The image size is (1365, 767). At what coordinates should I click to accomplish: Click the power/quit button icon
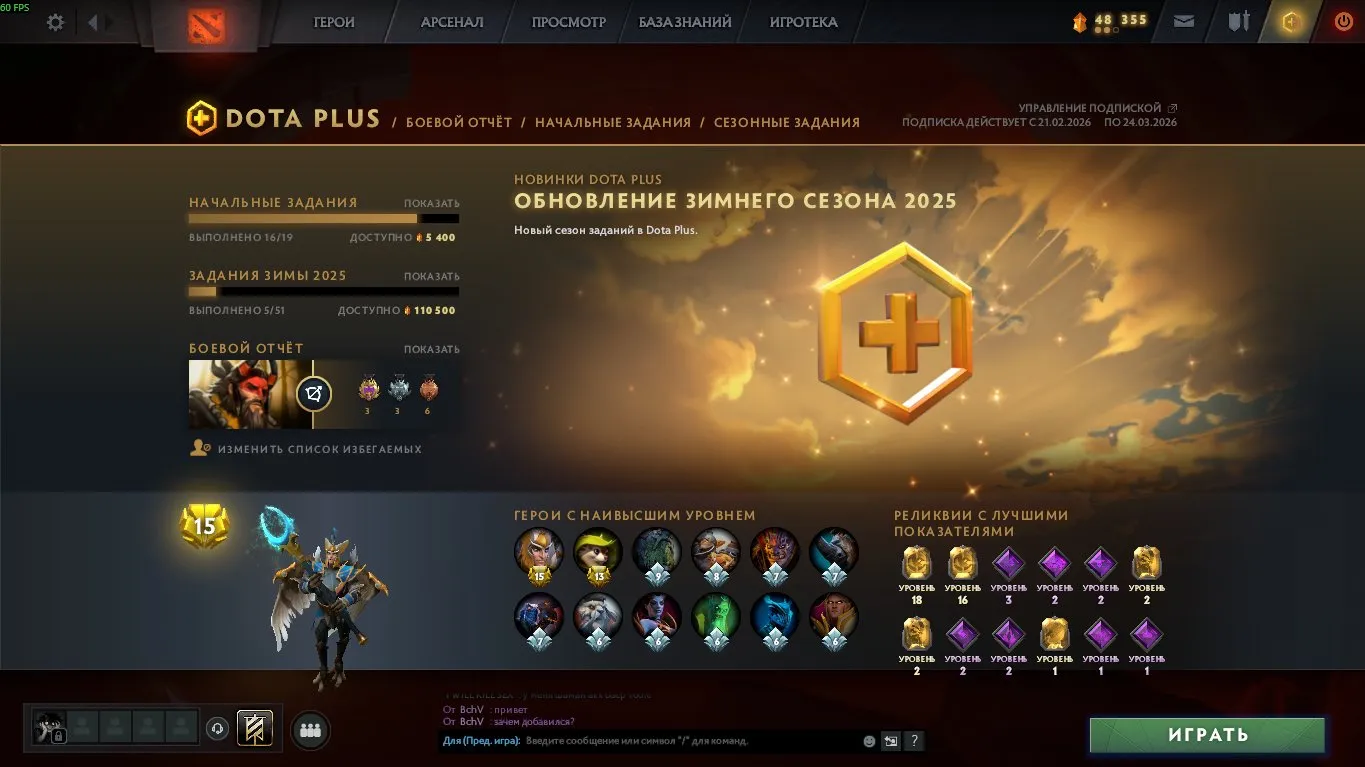pyautogui.click(x=1340, y=21)
